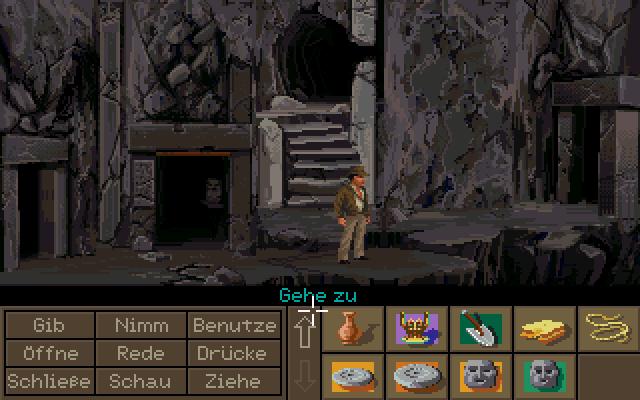Select the clay jar in inventory
Image resolution: width=640 pixels, height=400 pixels.
[352, 327]
